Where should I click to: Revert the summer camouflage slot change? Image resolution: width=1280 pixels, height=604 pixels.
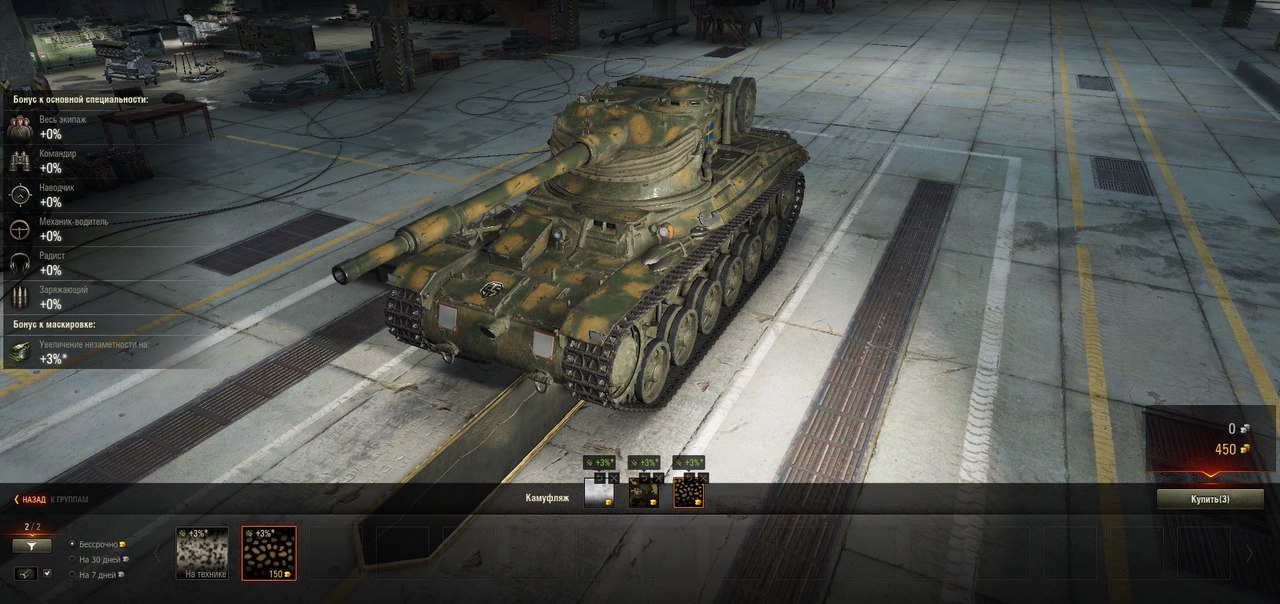[645, 478]
